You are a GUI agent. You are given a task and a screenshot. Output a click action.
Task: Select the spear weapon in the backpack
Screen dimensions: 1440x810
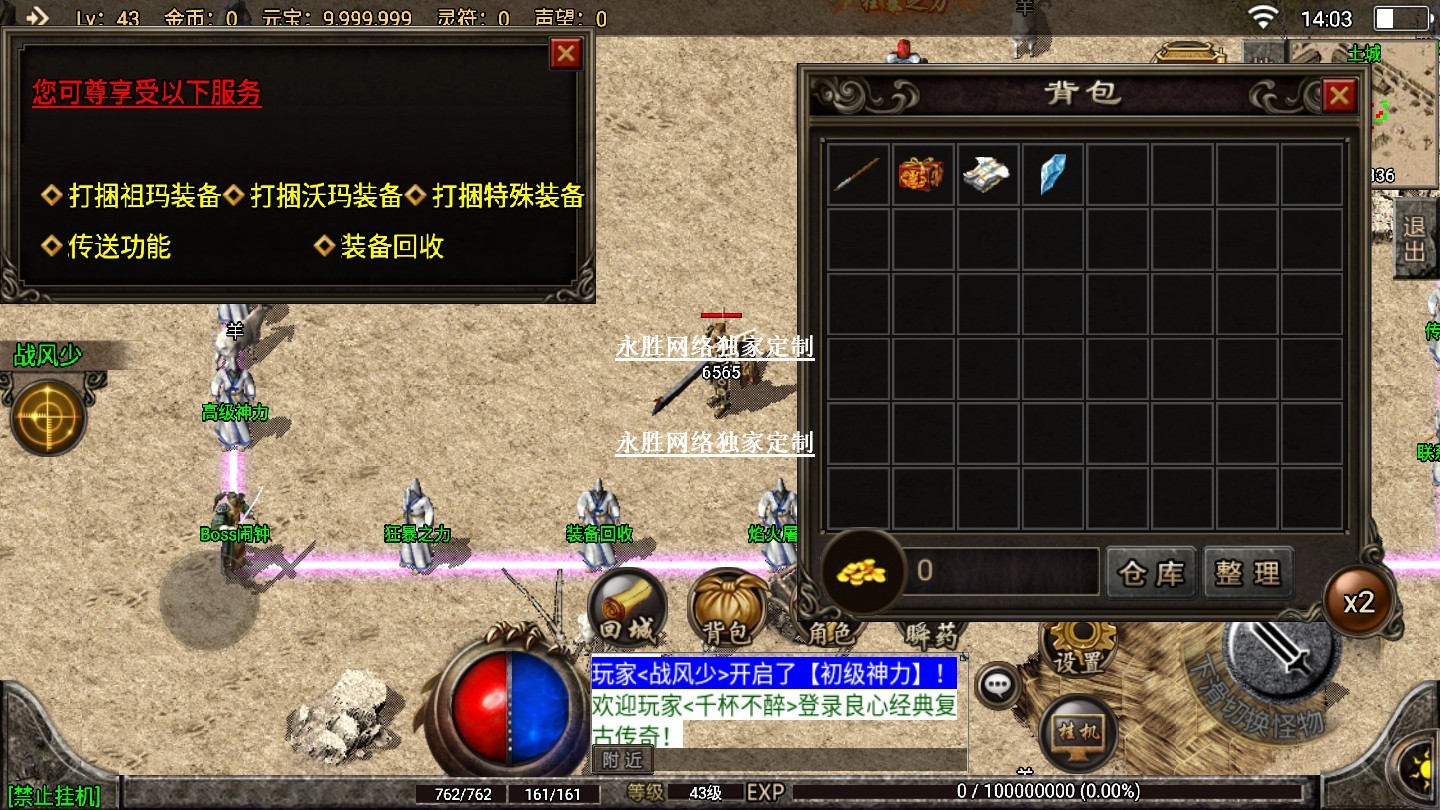[x=858, y=174]
